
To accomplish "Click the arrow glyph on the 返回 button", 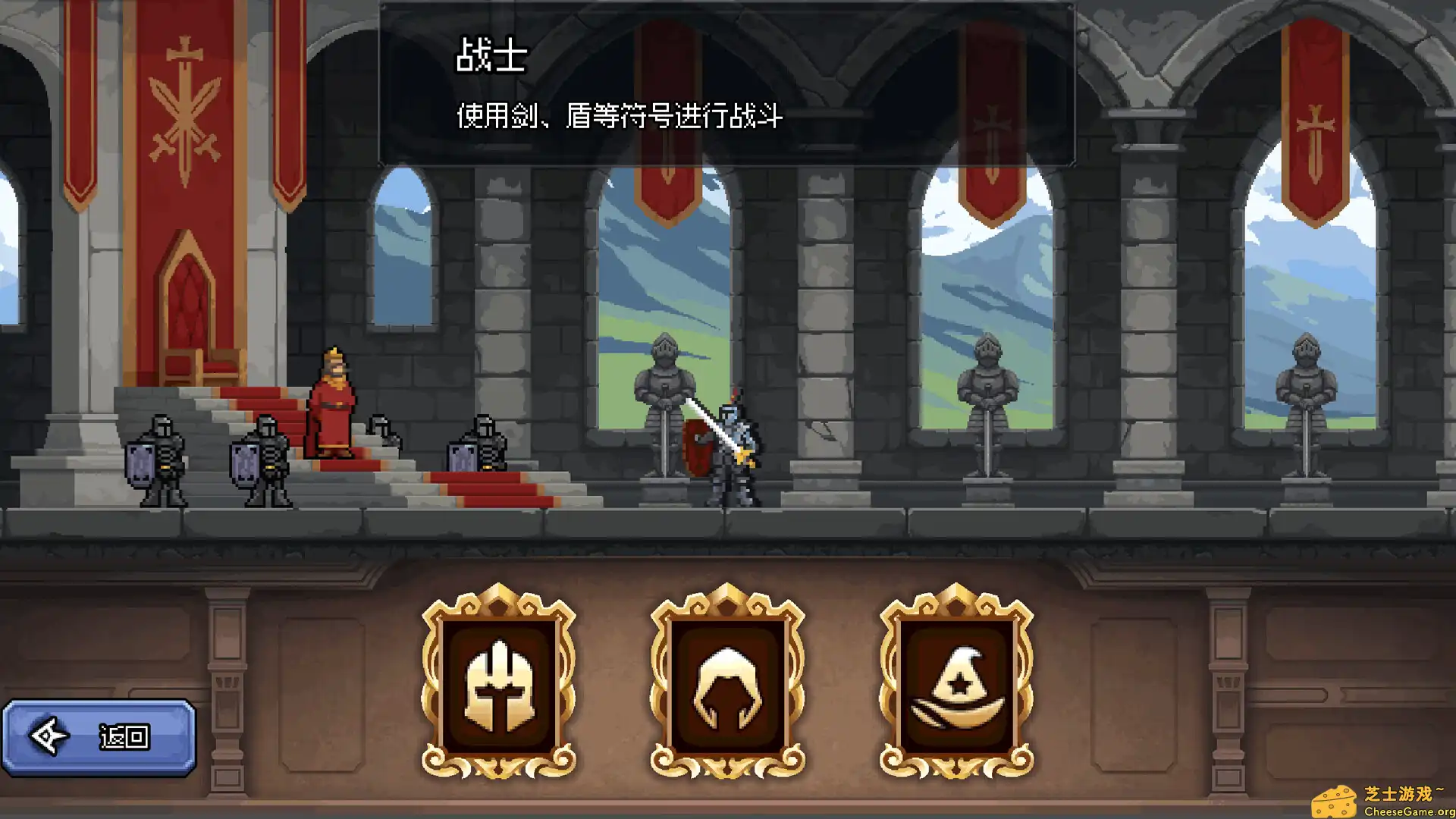I will click(x=49, y=734).
